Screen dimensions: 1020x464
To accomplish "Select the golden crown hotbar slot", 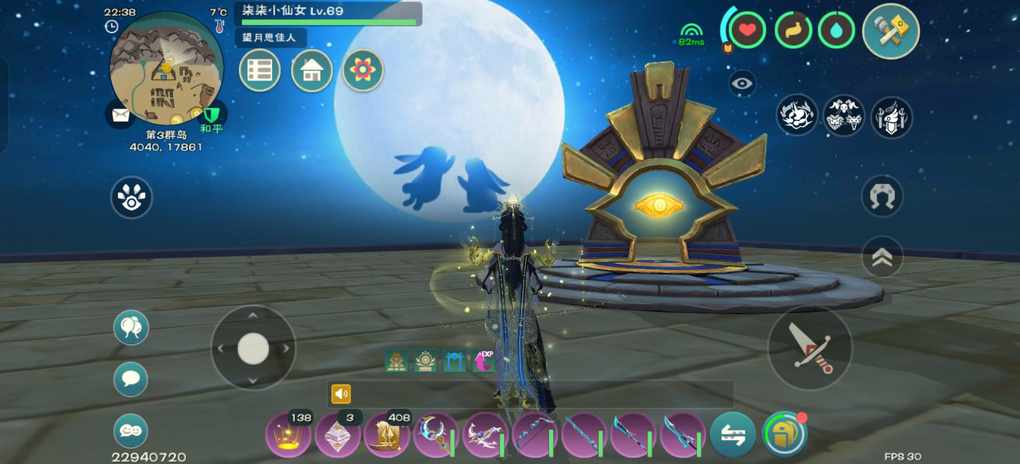I will point(289,436).
